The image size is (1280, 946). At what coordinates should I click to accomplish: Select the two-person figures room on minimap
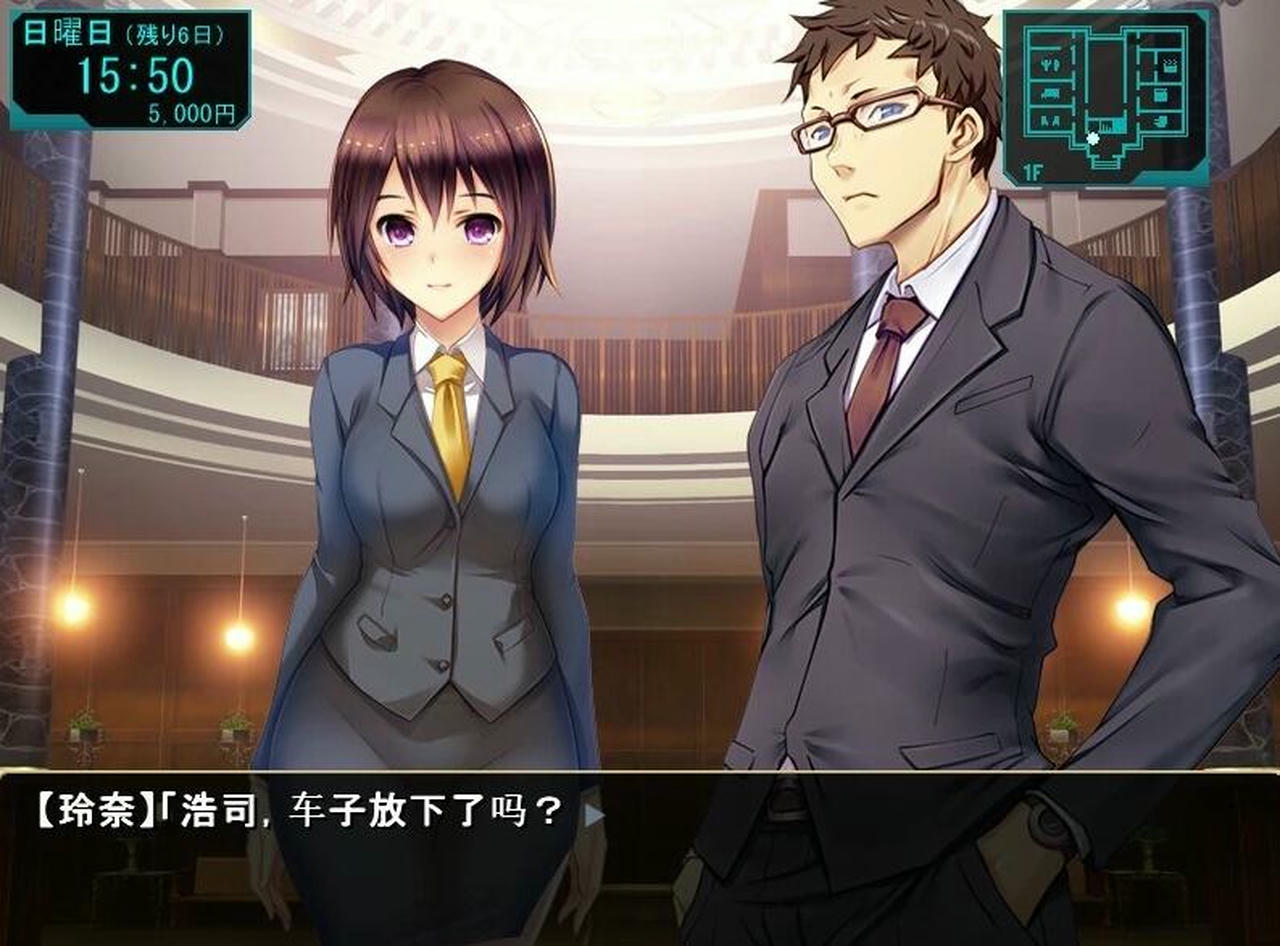pos(1050,120)
